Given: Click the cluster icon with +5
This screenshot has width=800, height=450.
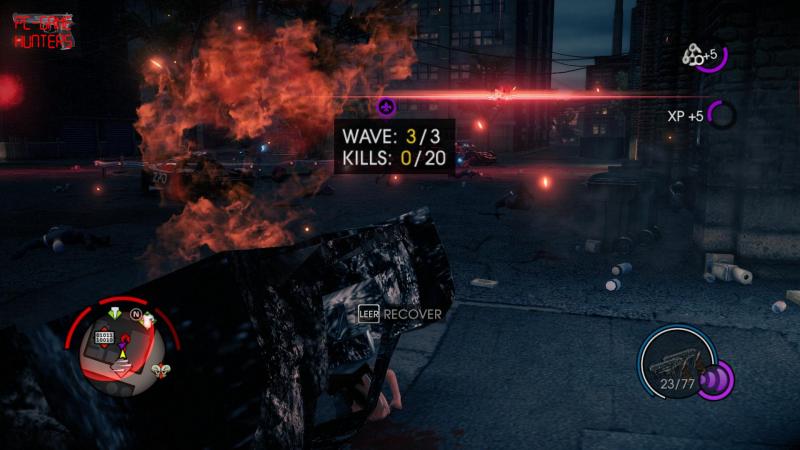Looking at the screenshot, I should 692,56.
